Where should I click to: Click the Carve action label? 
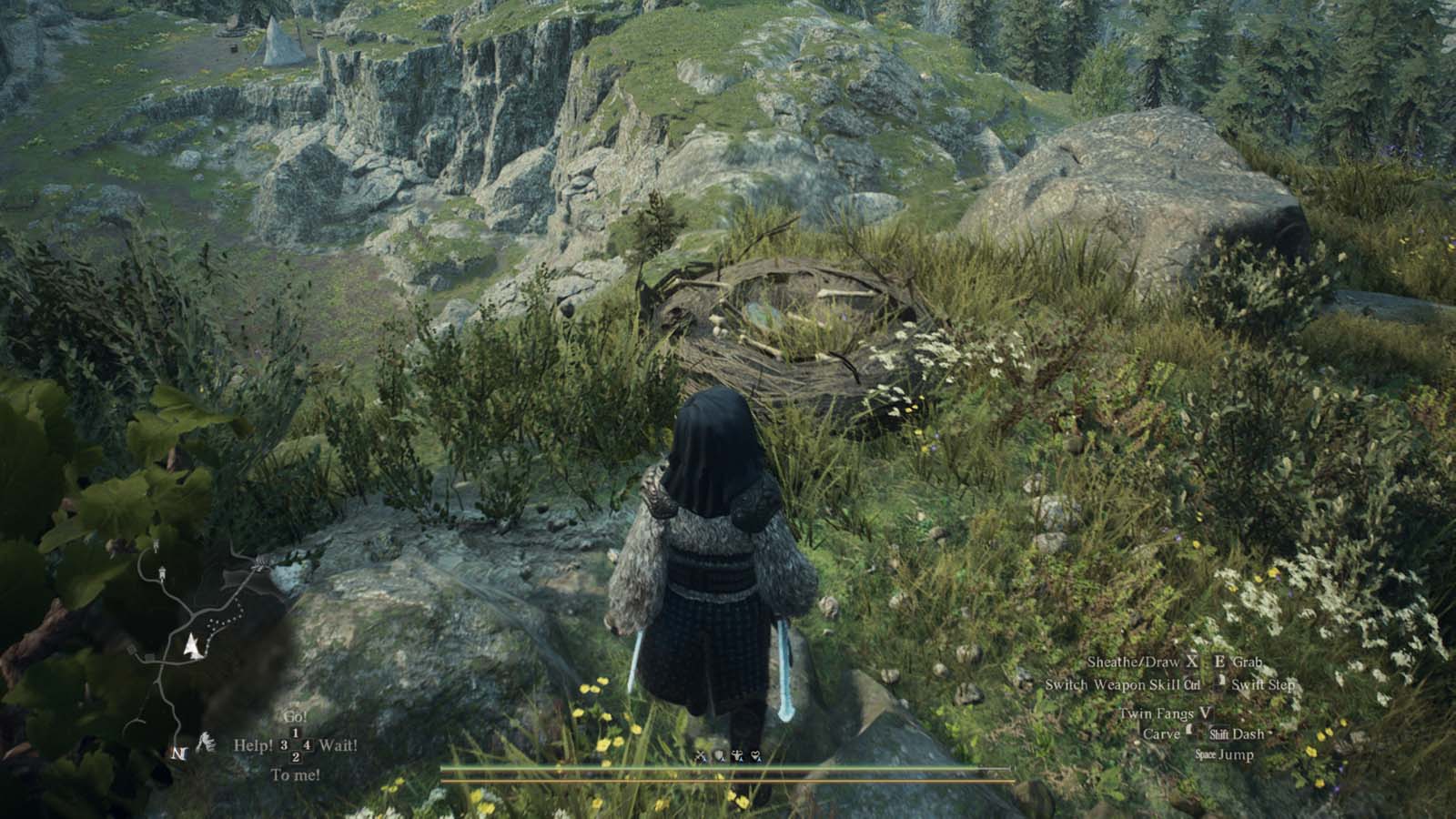1163,733
